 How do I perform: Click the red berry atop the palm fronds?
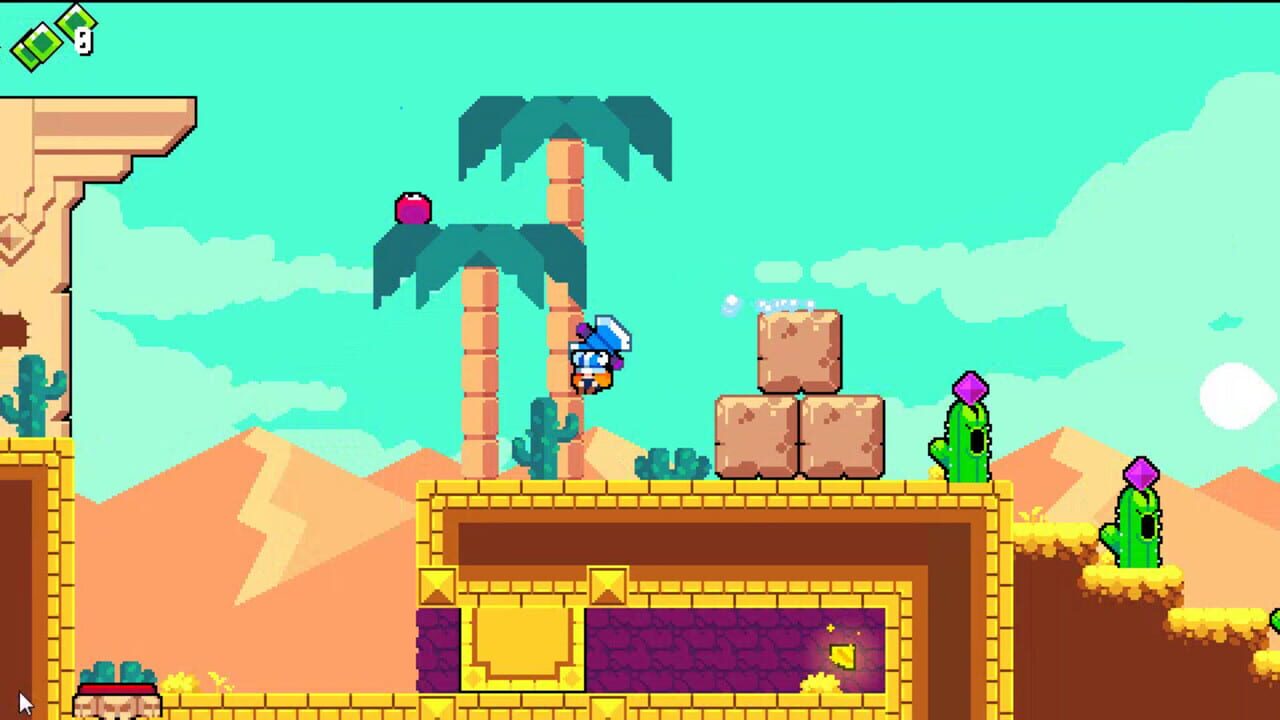(x=412, y=207)
